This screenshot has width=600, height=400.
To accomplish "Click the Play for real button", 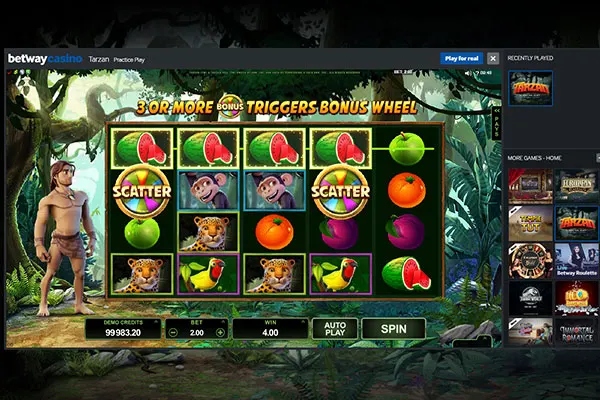I will [x=462, y=59].
